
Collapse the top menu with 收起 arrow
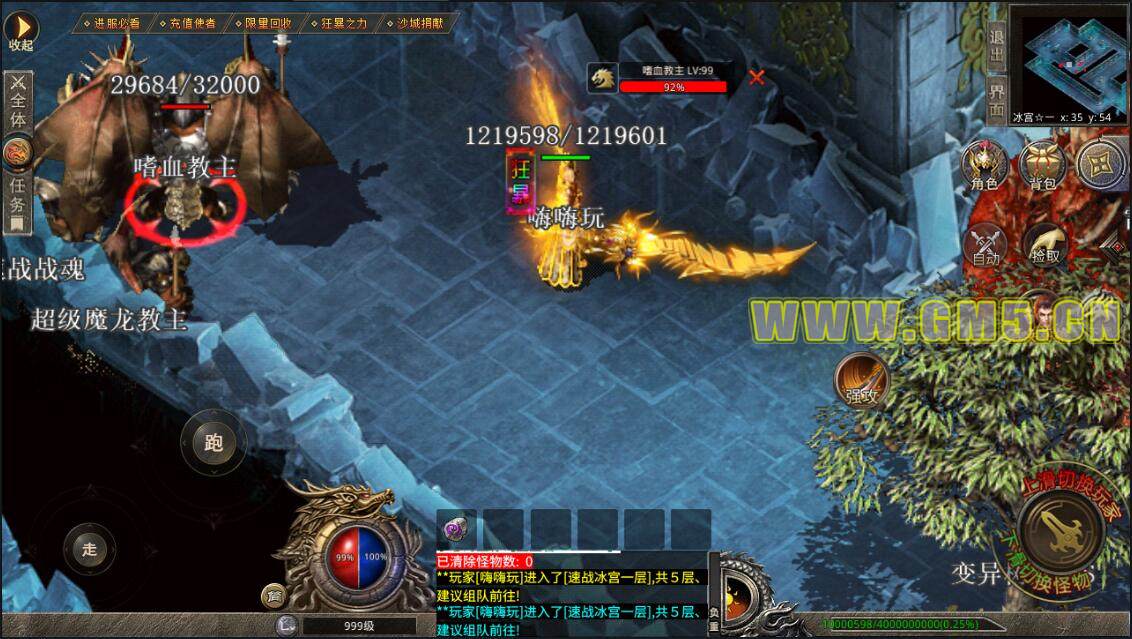point(21,30)
